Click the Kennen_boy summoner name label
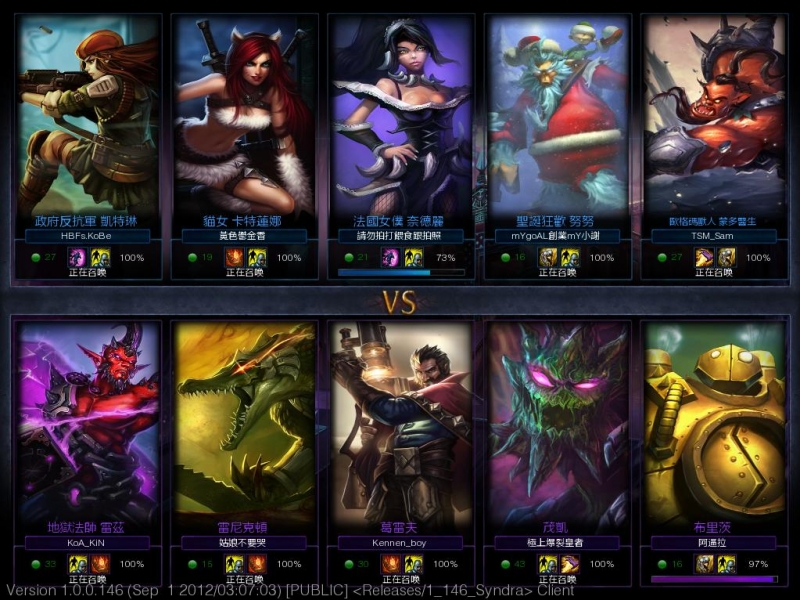The image size is (800, 600). point(401,543)
